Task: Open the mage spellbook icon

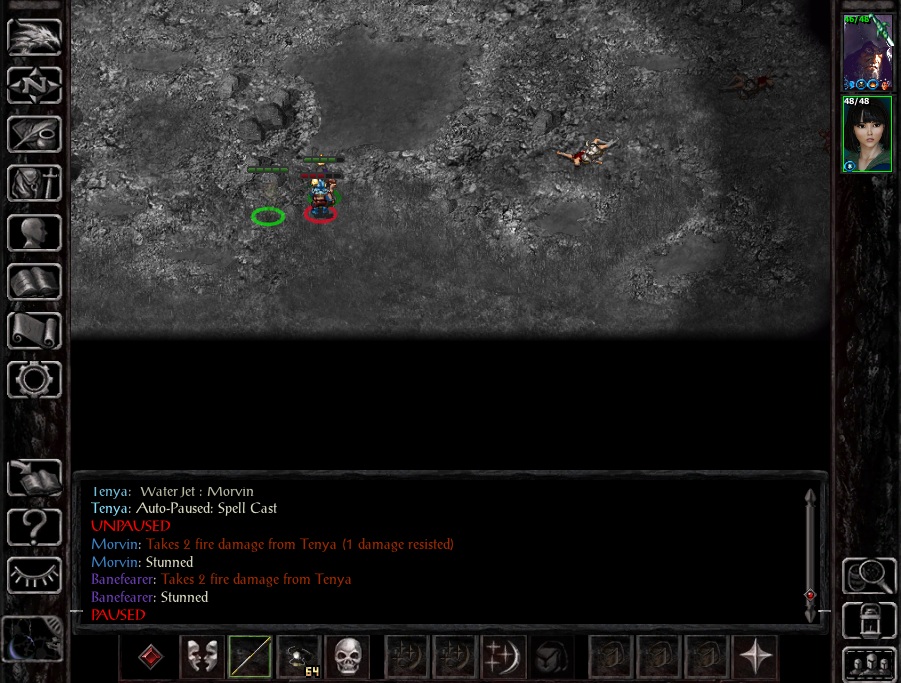Action: (x=35, y=282)
